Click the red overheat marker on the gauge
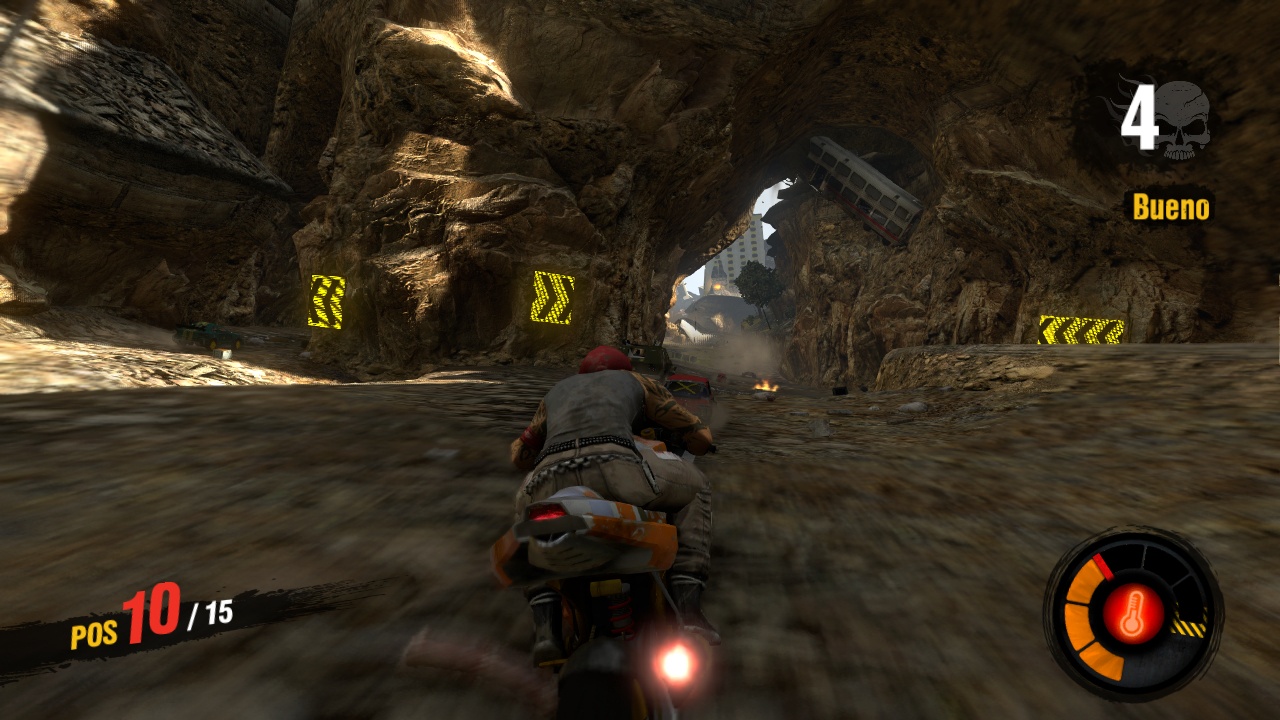 (x=1103, y=566)
